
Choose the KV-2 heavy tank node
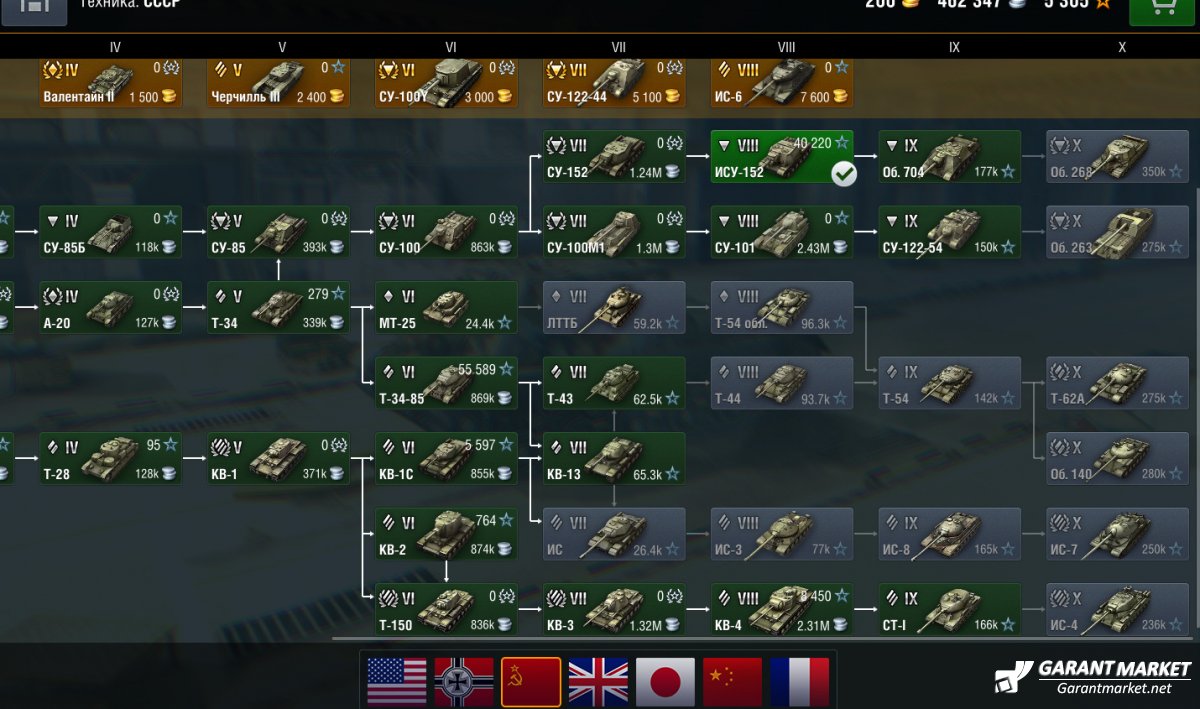446,534
